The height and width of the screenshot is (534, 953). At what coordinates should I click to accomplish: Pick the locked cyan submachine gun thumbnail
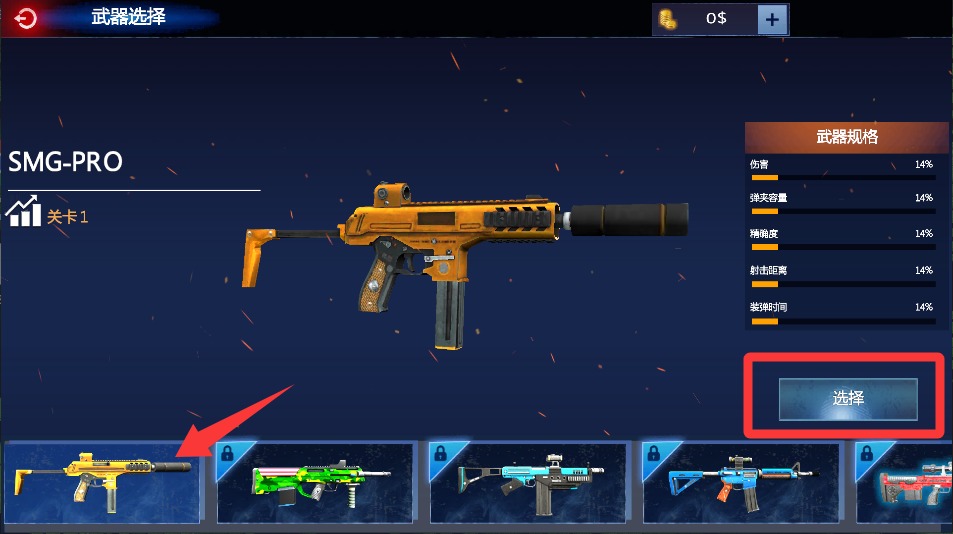click(x=528, y=482)
